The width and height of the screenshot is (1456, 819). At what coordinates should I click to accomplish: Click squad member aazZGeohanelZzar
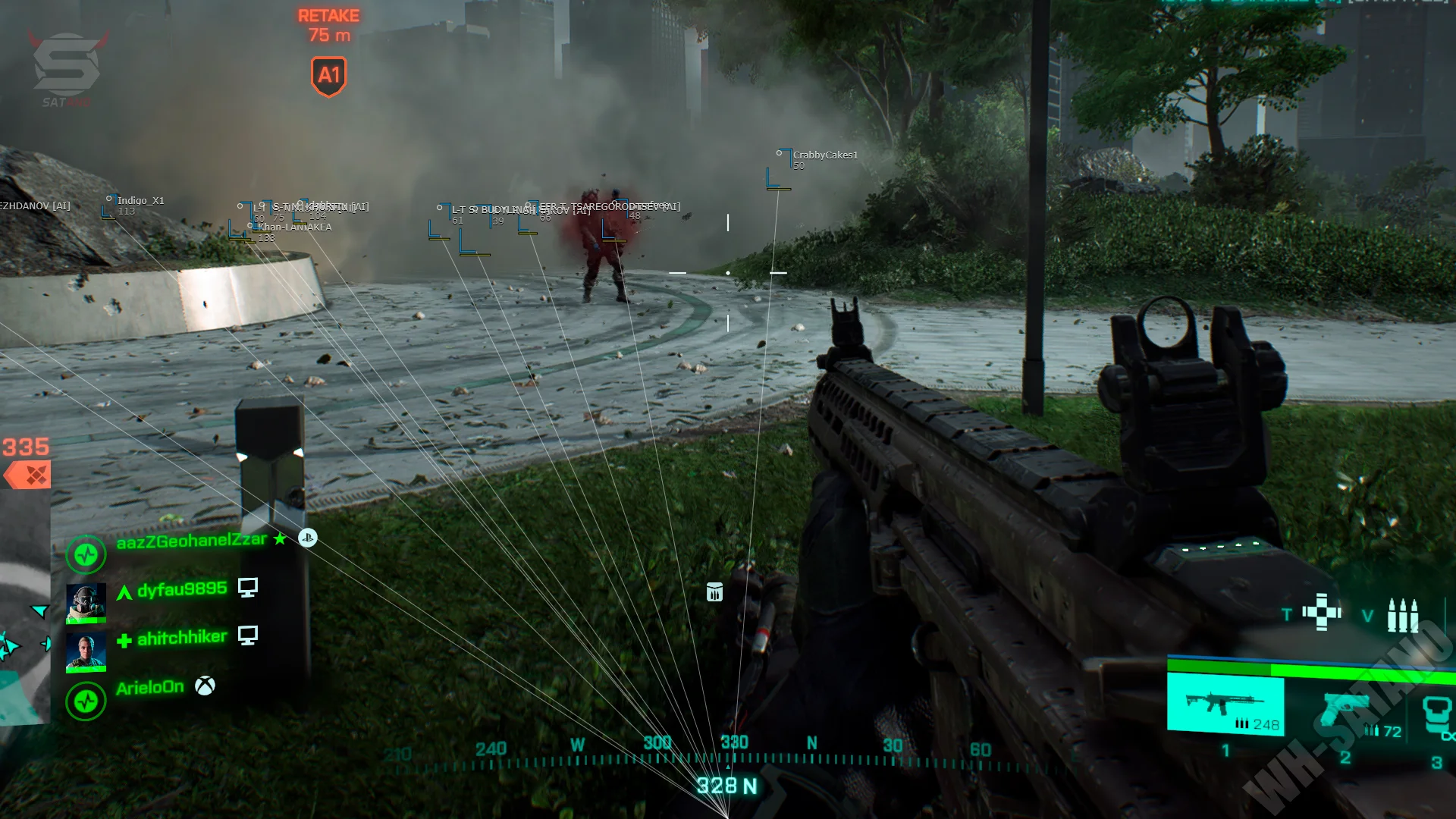click(191, 540)
